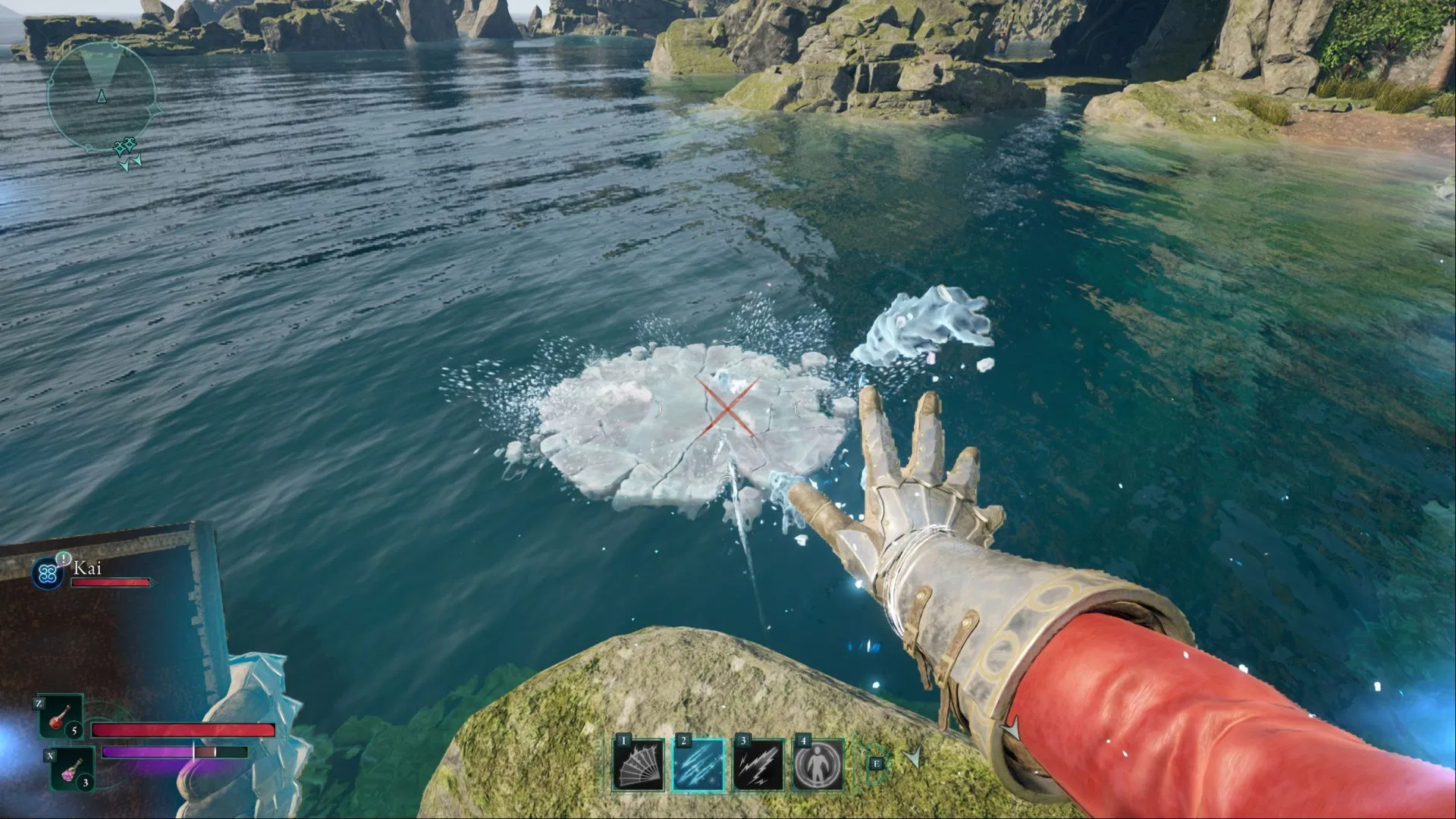This screenshot has width=1456, height=819.
Task: Open the circular minimap compass
Action: 102,96
